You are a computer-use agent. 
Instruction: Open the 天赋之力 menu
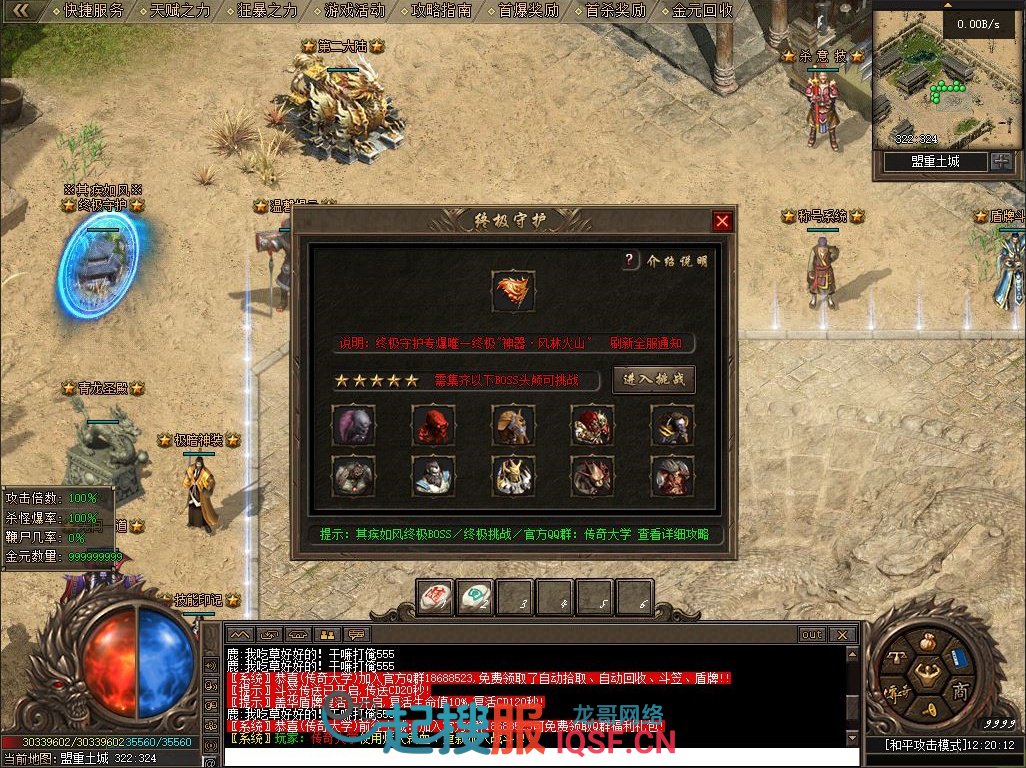coord(181,11)
